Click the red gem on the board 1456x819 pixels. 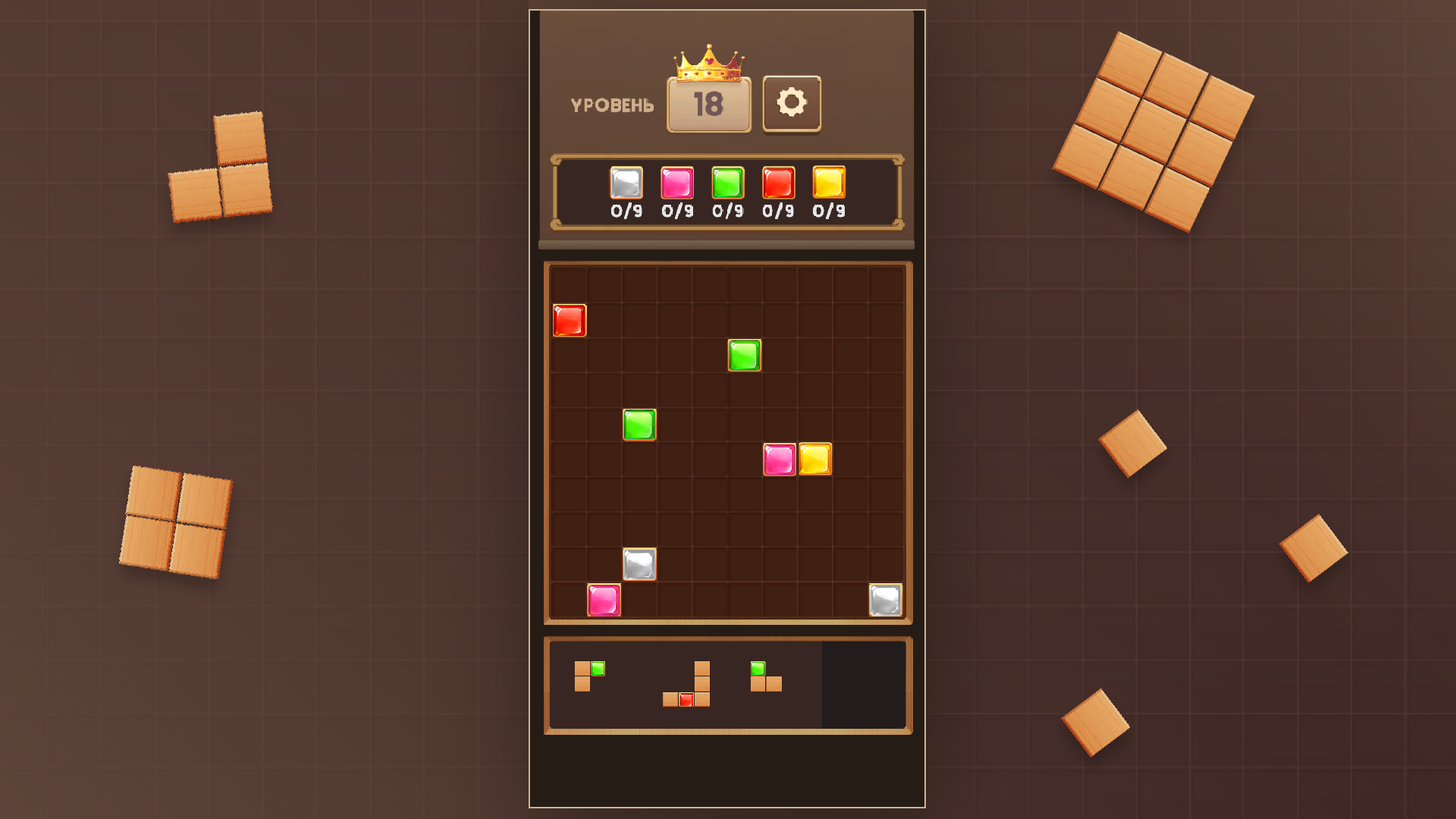click(x=568, y=320)
